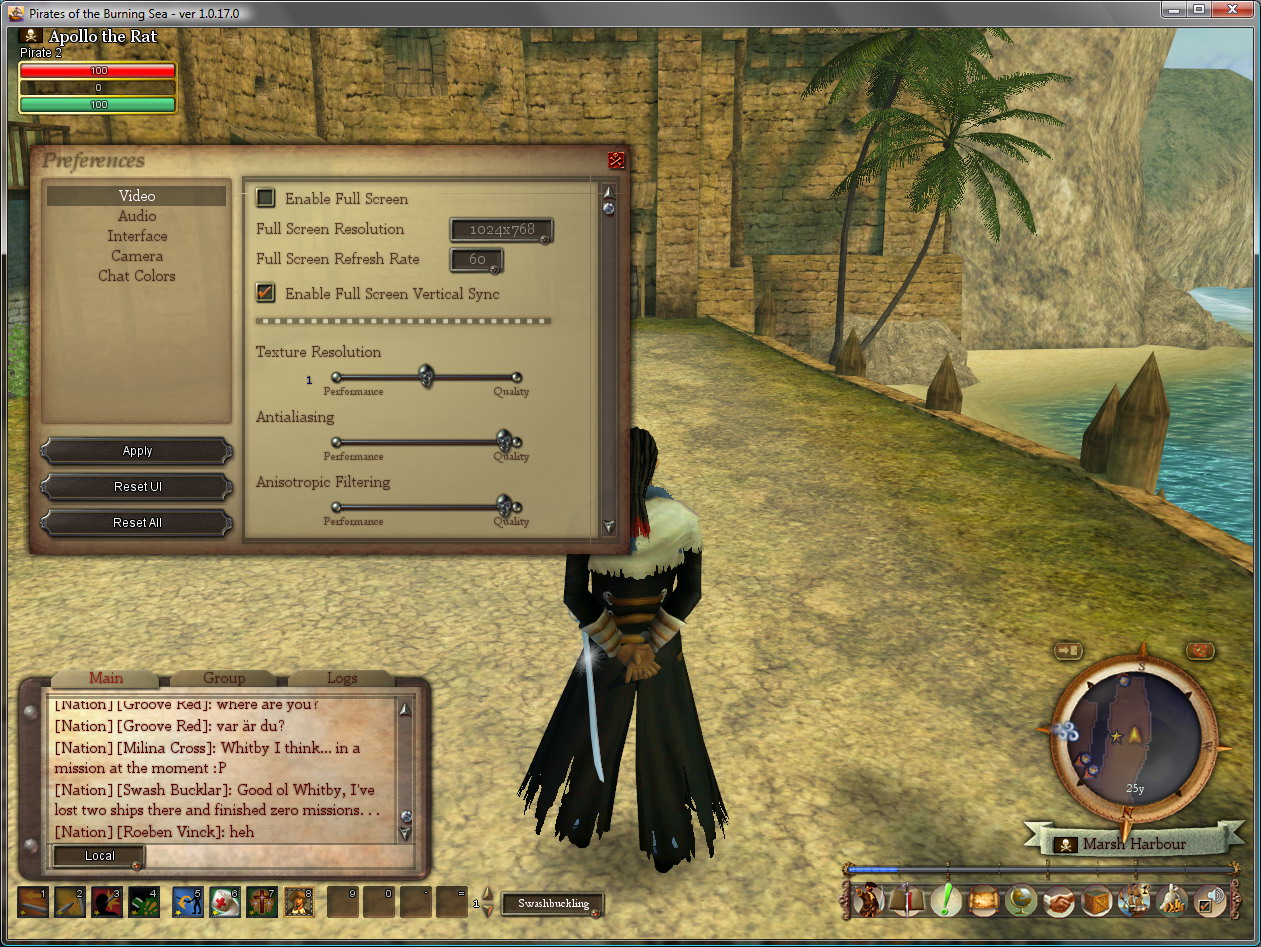This screenshot has height=947, width=1261.
Task: Click the Texture Resolution slider handle
Action: pos(426,376)
